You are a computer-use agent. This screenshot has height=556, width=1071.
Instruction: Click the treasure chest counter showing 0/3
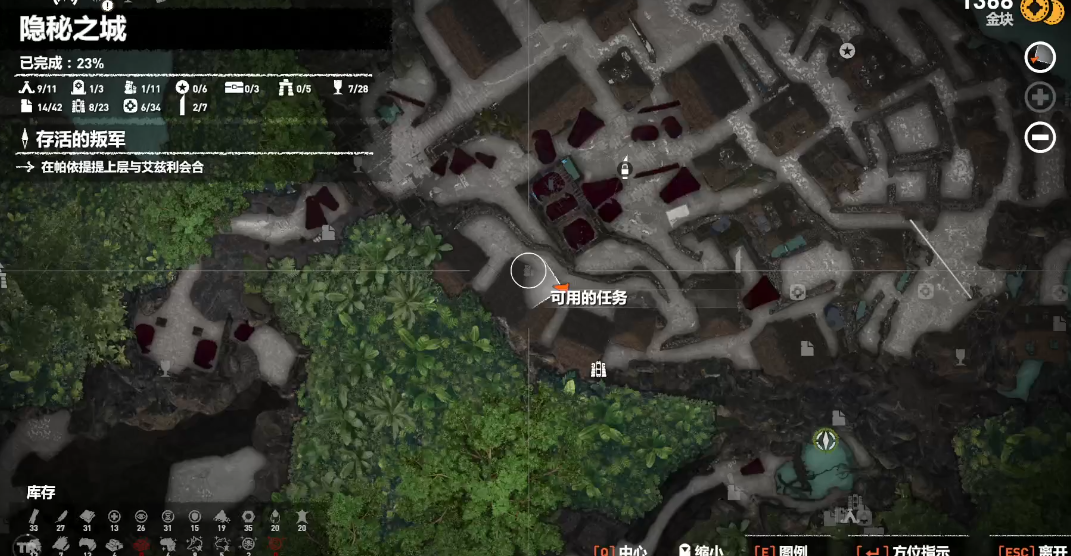(242, 88)
